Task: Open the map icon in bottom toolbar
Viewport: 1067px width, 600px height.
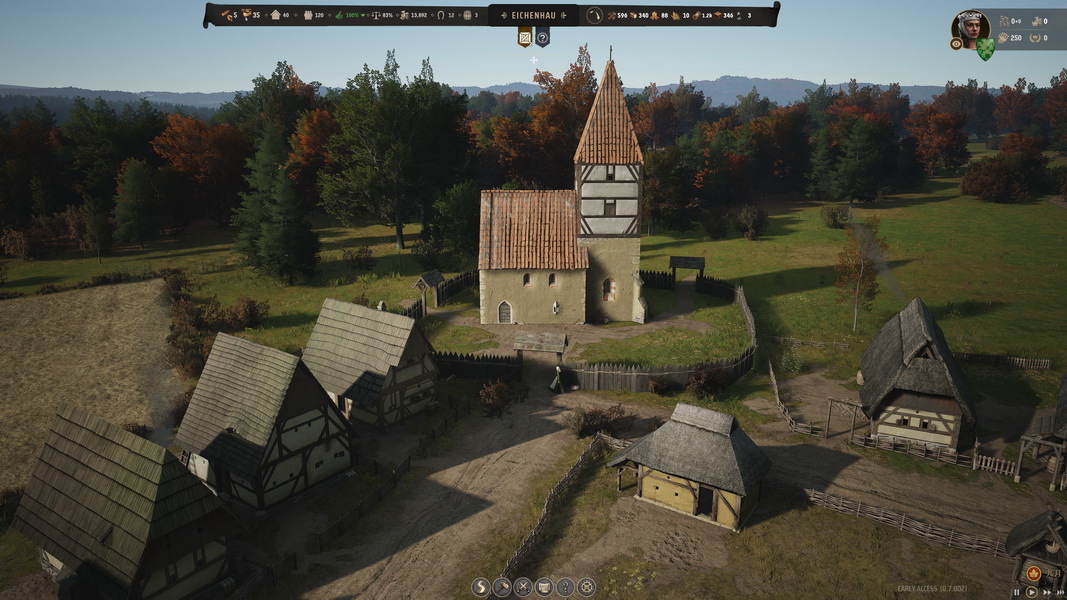Action: (544, 587)
